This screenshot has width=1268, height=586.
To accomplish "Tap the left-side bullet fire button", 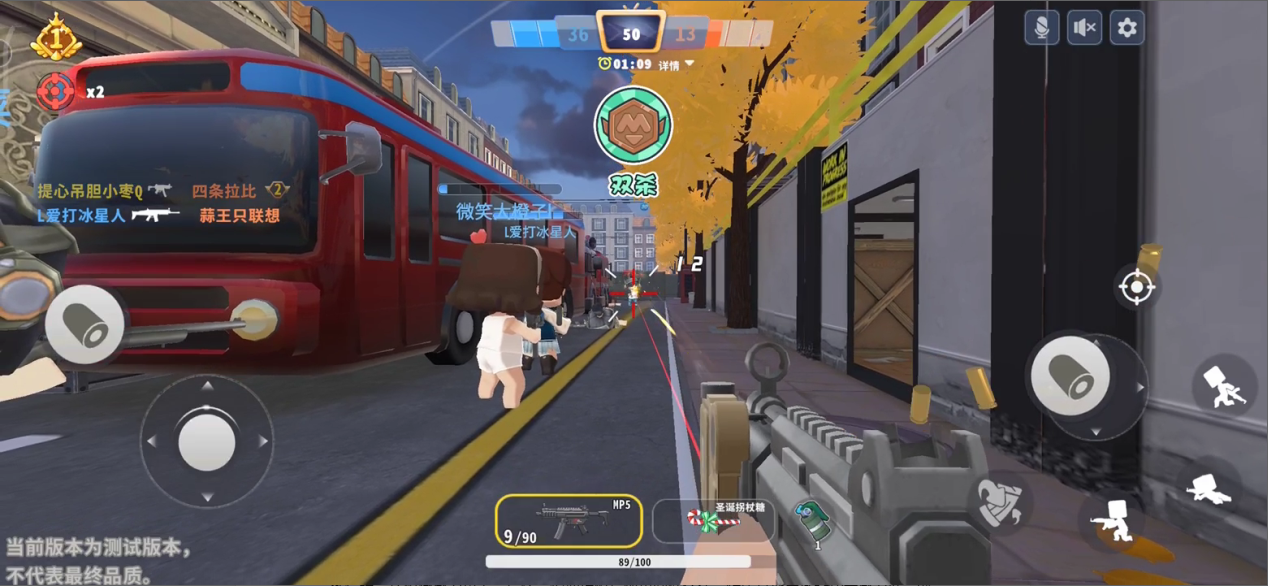I will point(85,323).
